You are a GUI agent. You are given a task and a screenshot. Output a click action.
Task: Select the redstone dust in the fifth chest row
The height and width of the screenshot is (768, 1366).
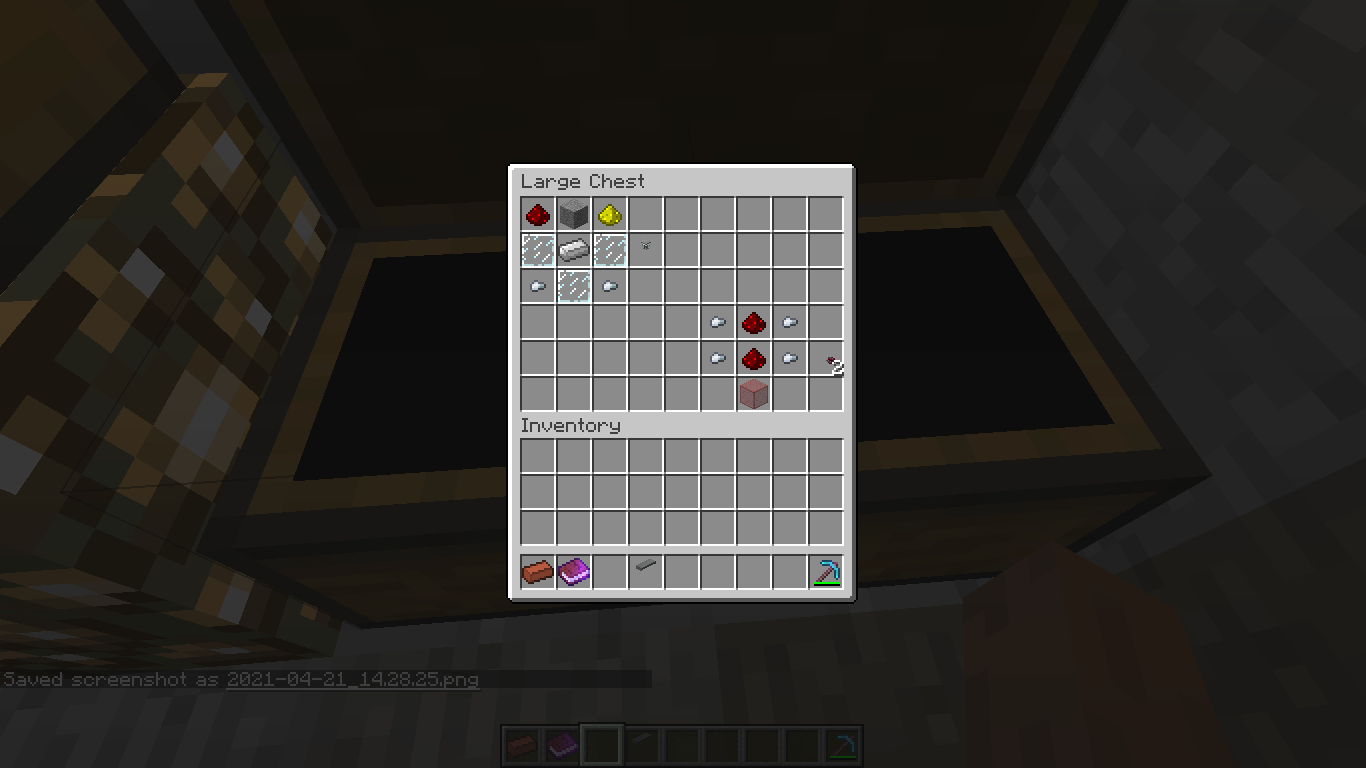(754, 358)
